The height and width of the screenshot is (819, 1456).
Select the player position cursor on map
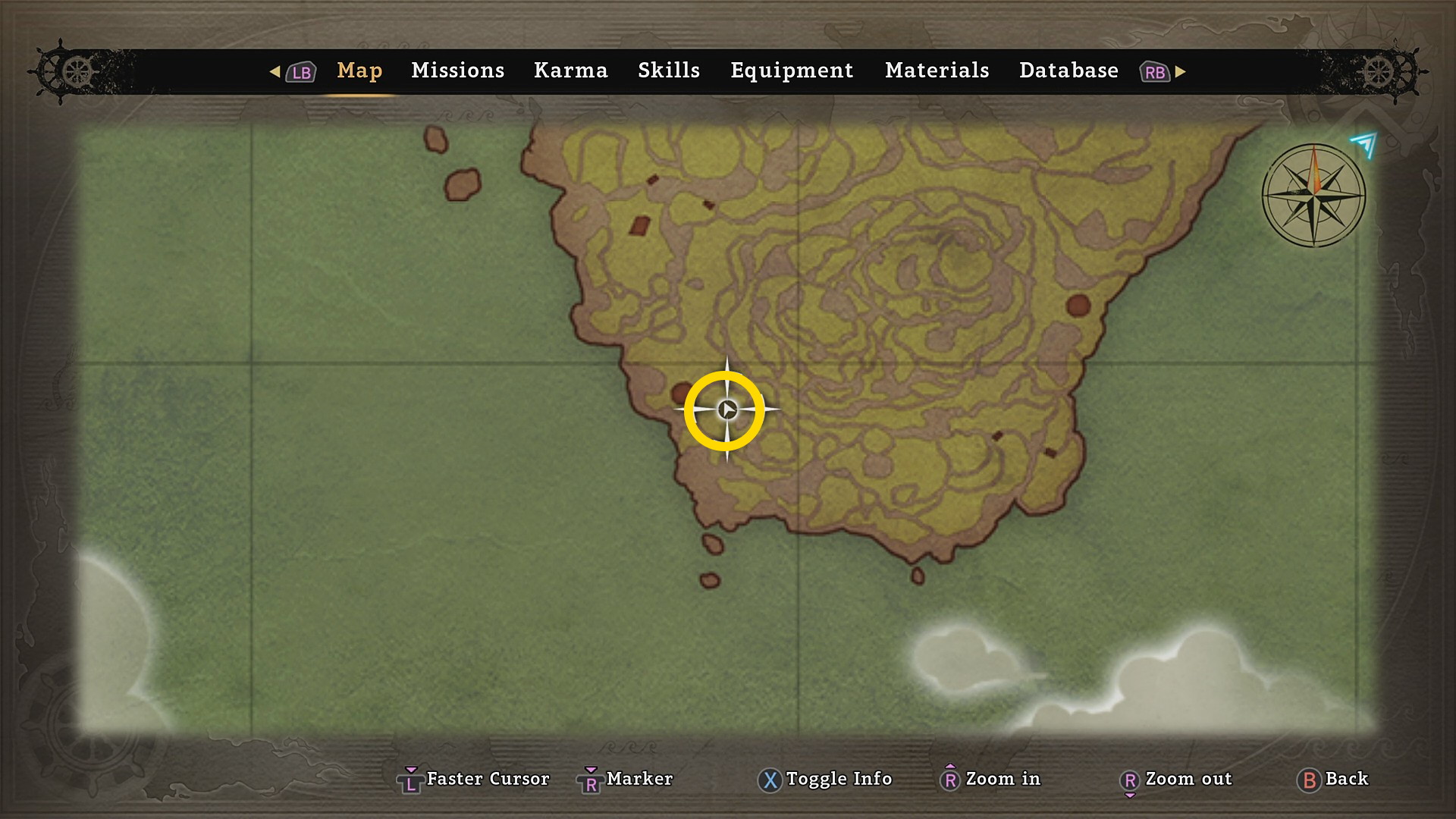(x=726, y=410)
